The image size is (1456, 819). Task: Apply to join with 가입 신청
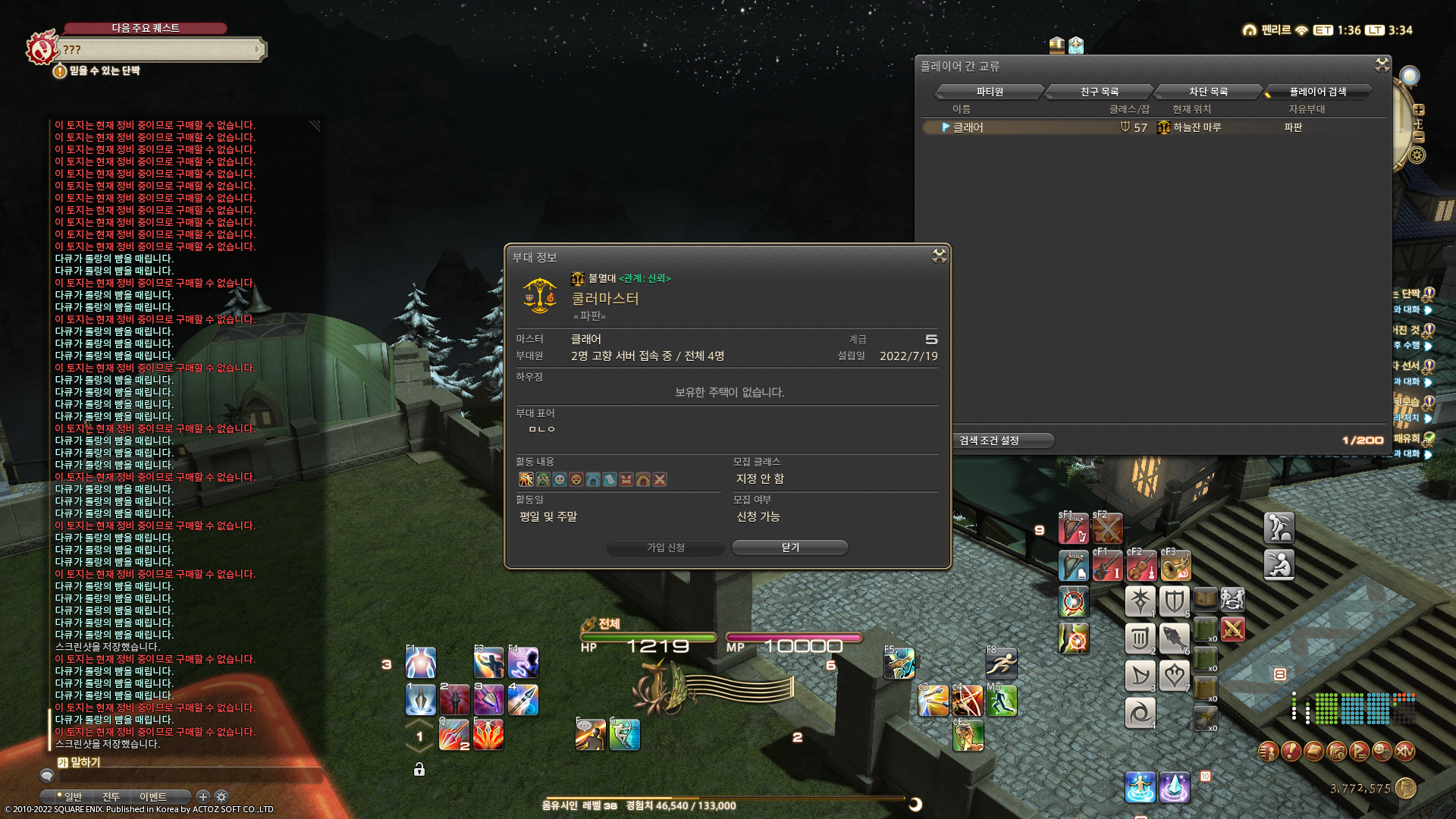665,548
